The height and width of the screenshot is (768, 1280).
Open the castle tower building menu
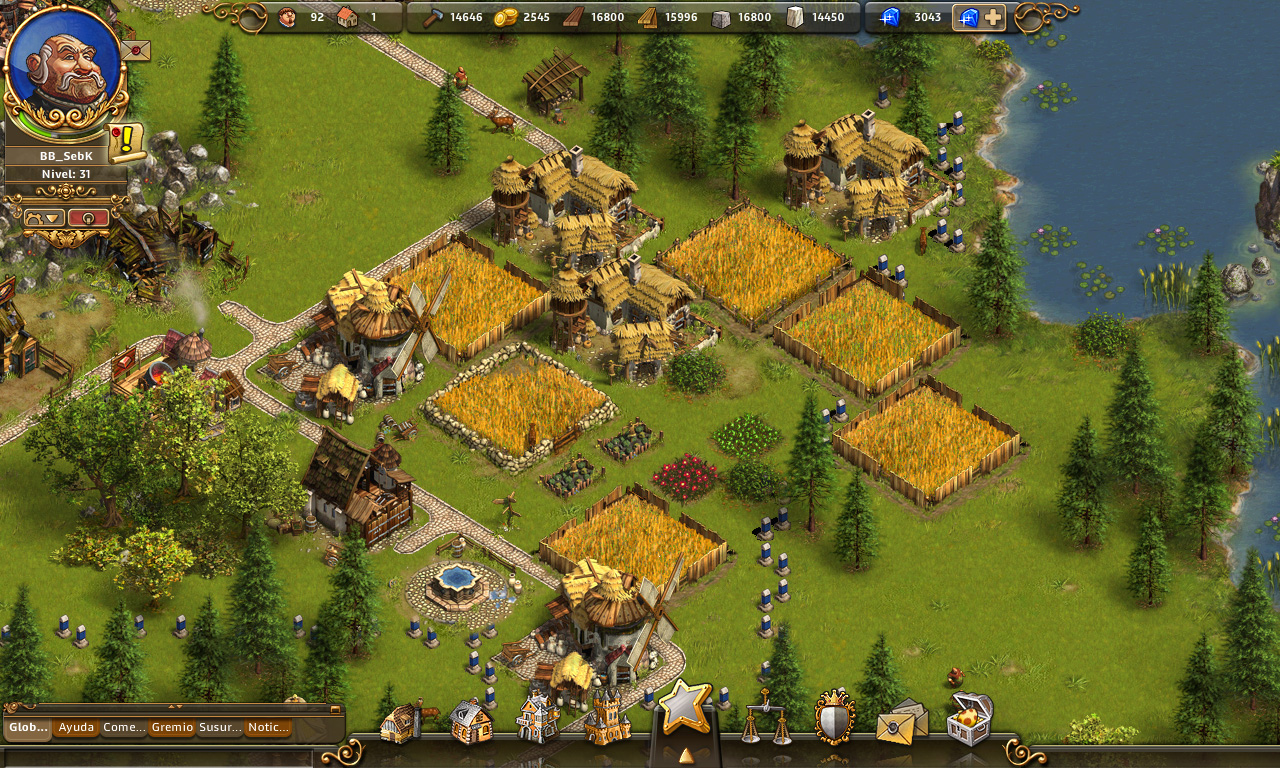pyautogui.click(x=607, y=716)
